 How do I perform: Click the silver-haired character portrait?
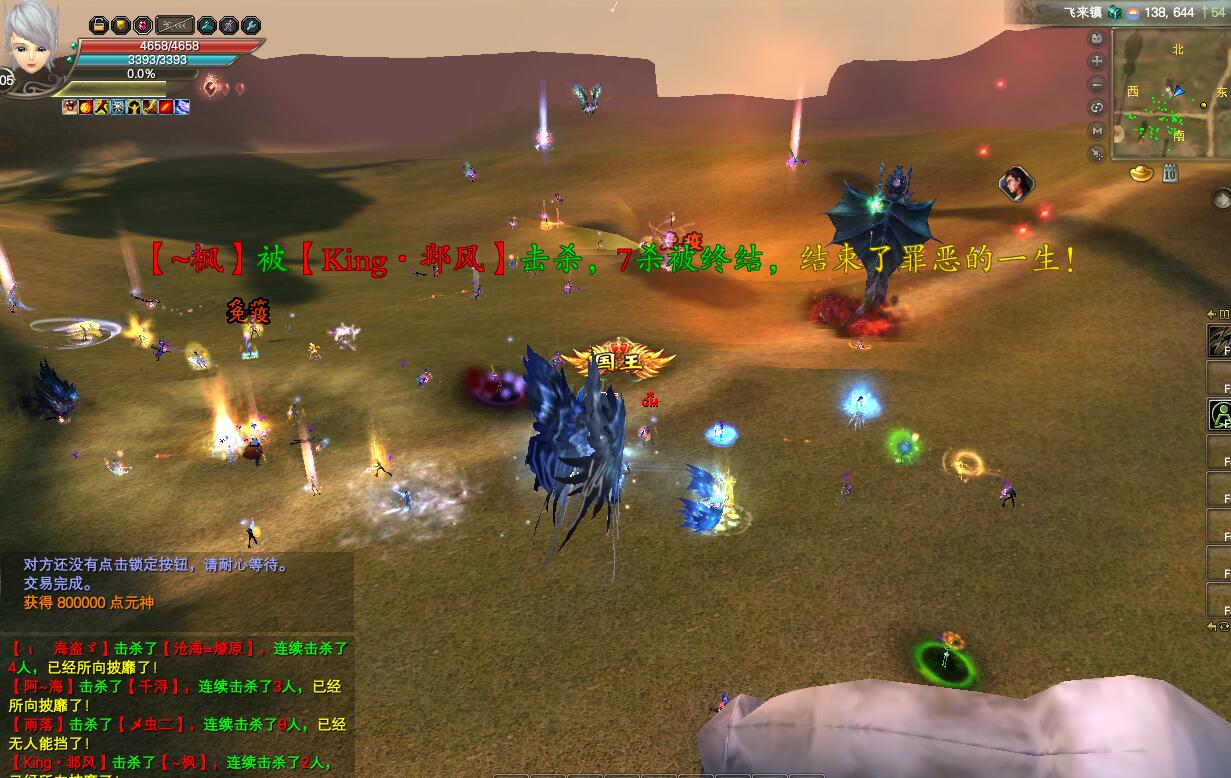tap(31, 40)
